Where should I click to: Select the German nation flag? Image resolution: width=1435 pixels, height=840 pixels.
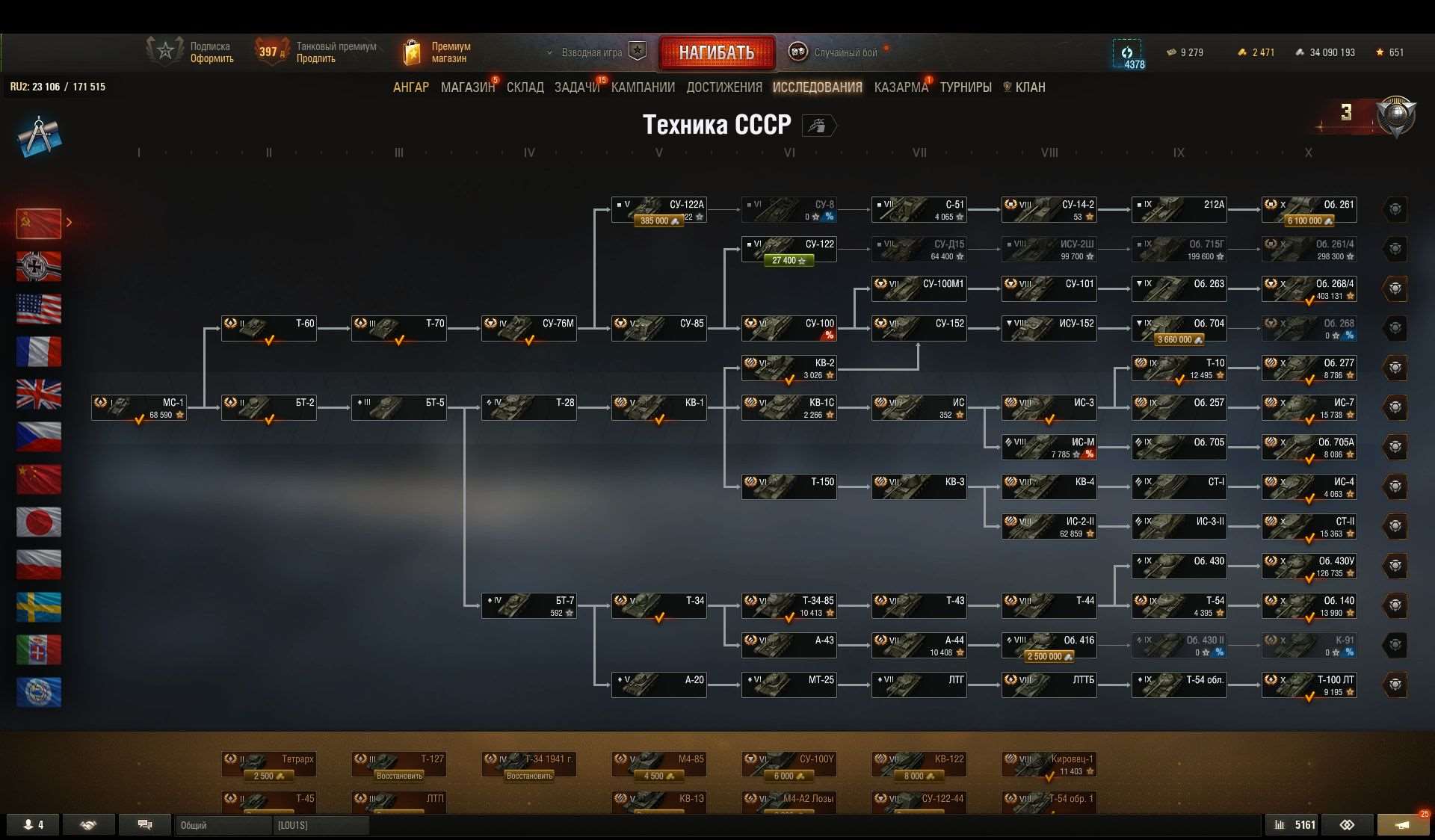[x=38, y=267]
